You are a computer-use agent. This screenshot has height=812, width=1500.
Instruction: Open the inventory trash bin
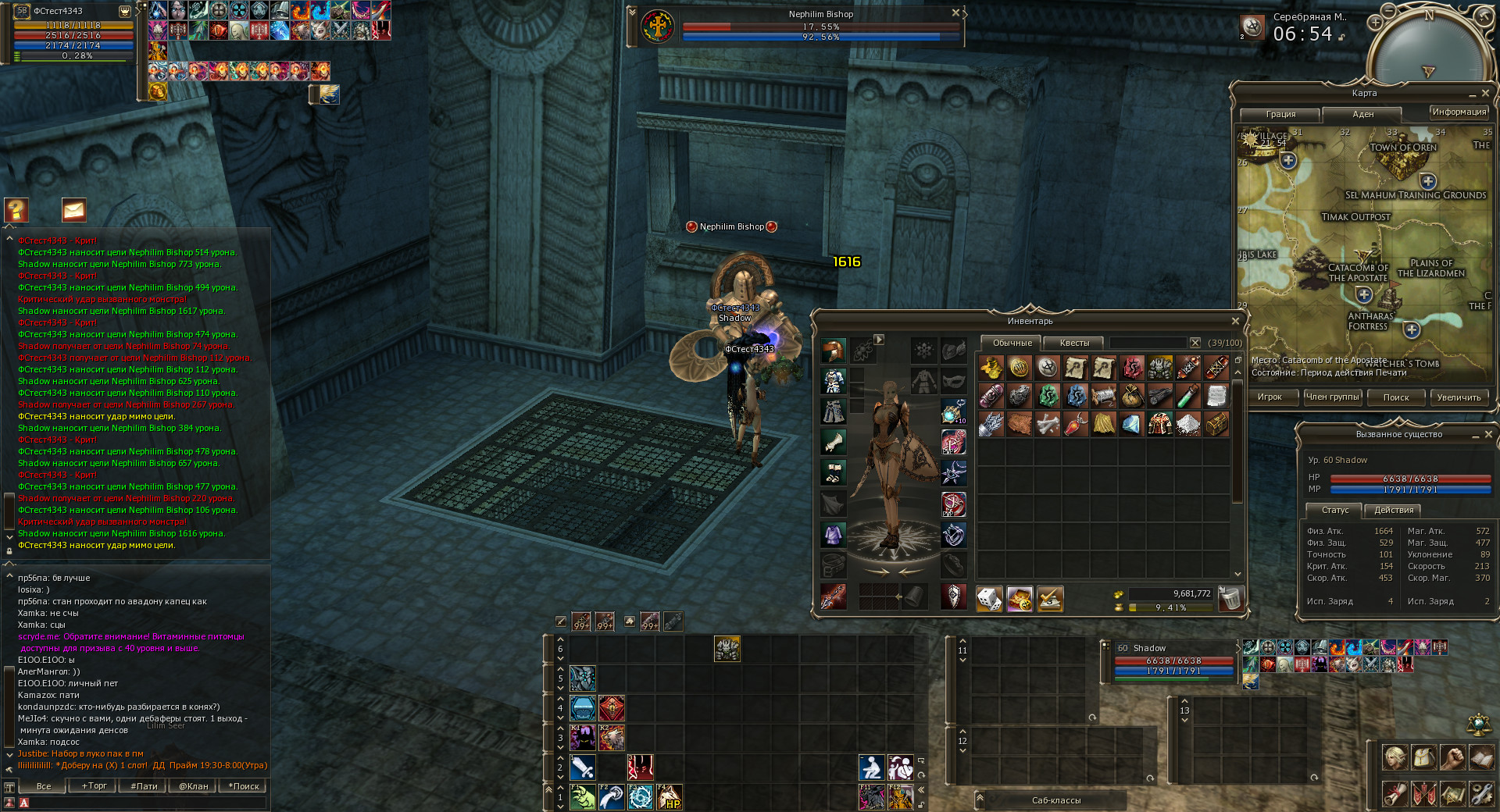pos(1230,599)
